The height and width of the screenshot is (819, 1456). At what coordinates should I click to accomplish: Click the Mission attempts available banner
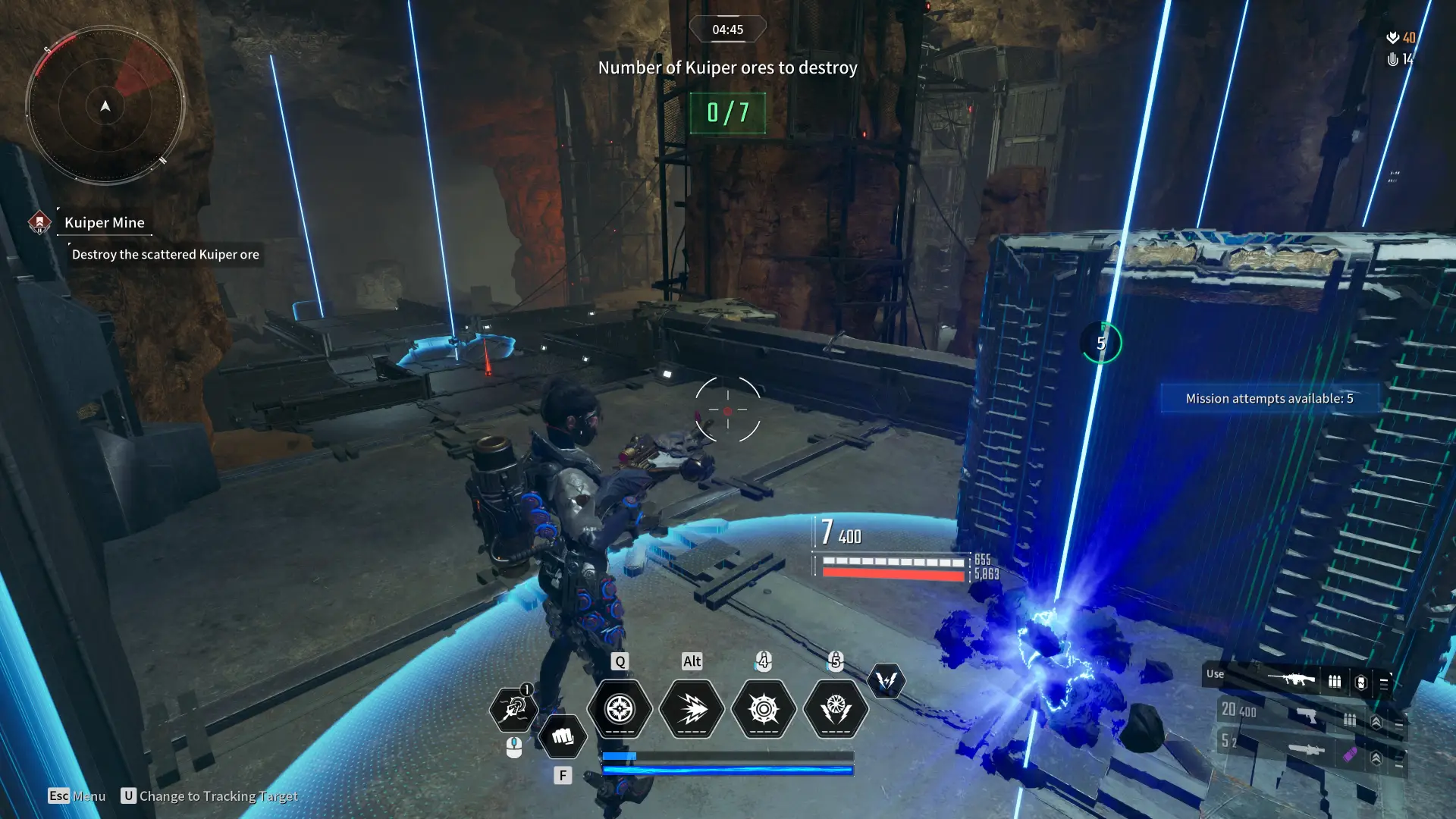[x=1269, y=399]
